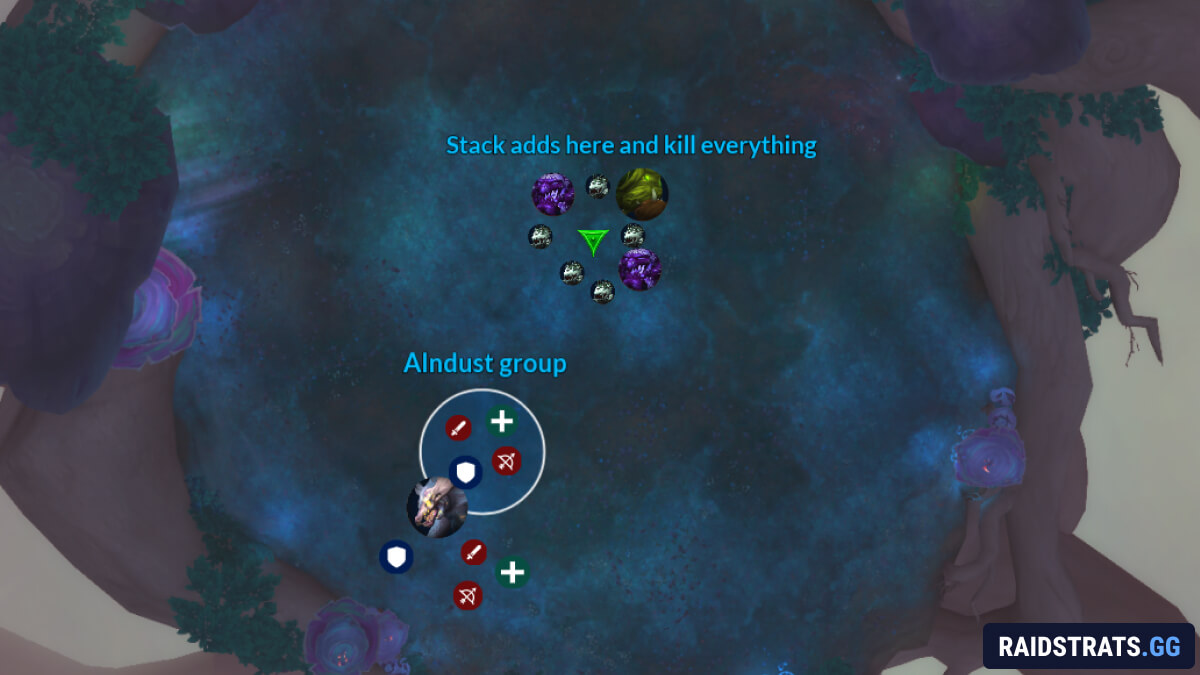This screenshot has width=1200, height=675.
Task: Click the RAIDSTRATS.GG logo
Action: 1088,645
